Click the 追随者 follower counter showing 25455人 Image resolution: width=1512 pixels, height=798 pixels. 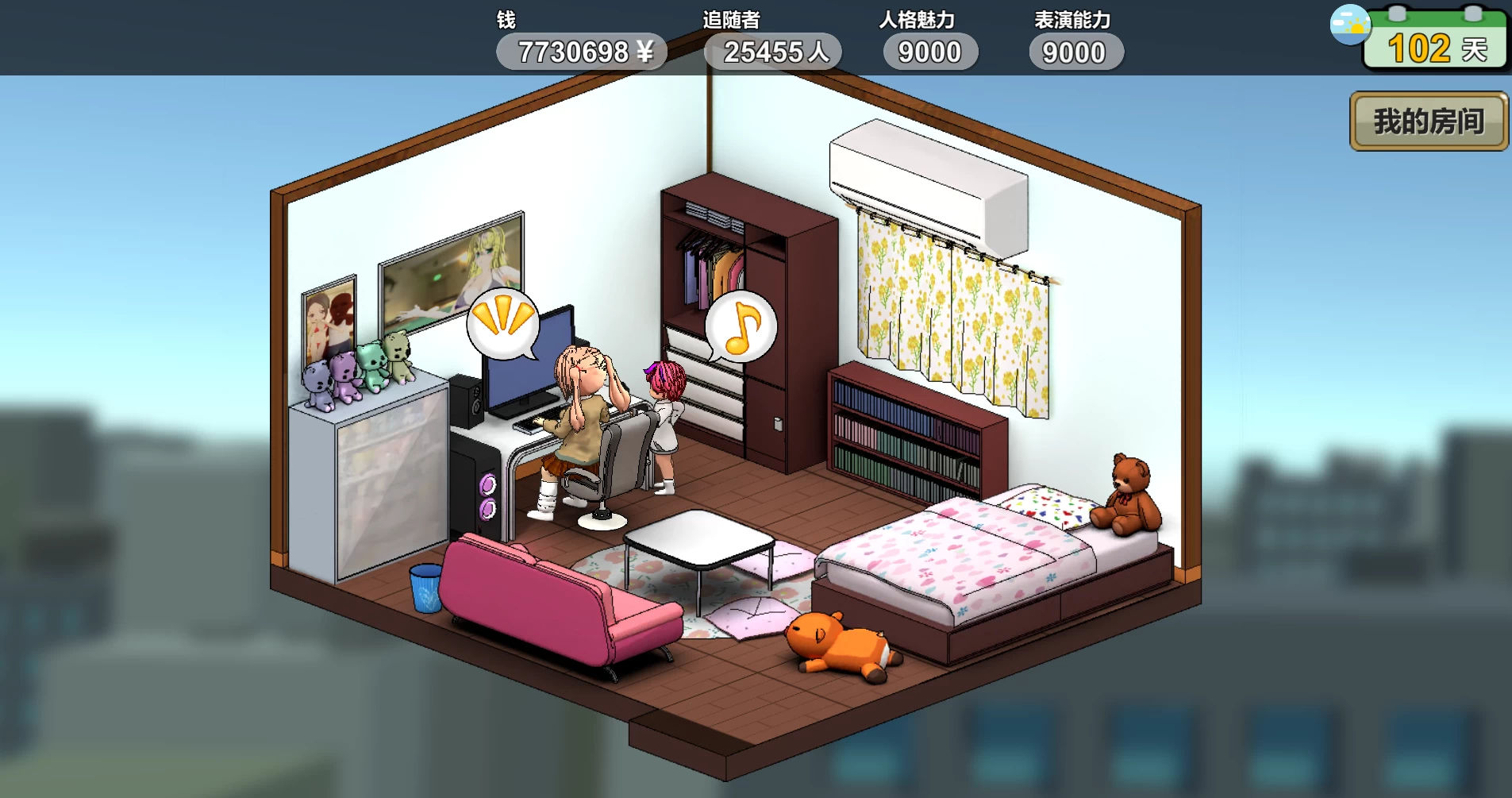(772, 51)
